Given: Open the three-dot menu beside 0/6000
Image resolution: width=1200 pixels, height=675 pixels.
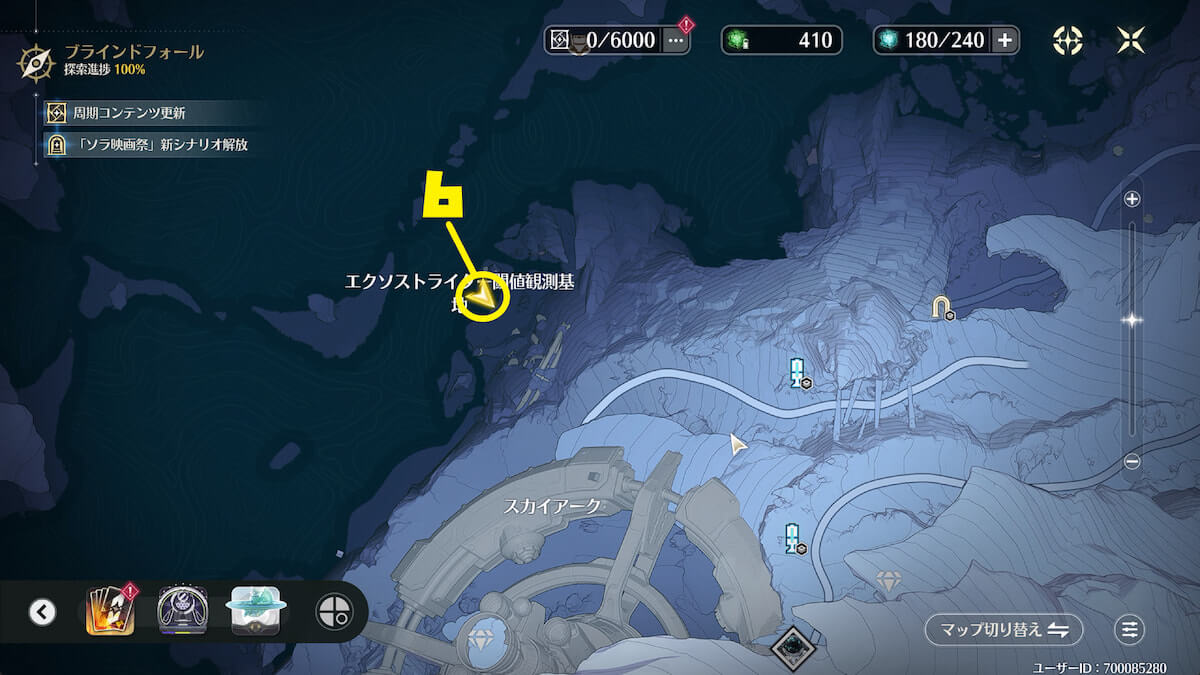Looking at the screenshot, I should (x=676, y=40).
